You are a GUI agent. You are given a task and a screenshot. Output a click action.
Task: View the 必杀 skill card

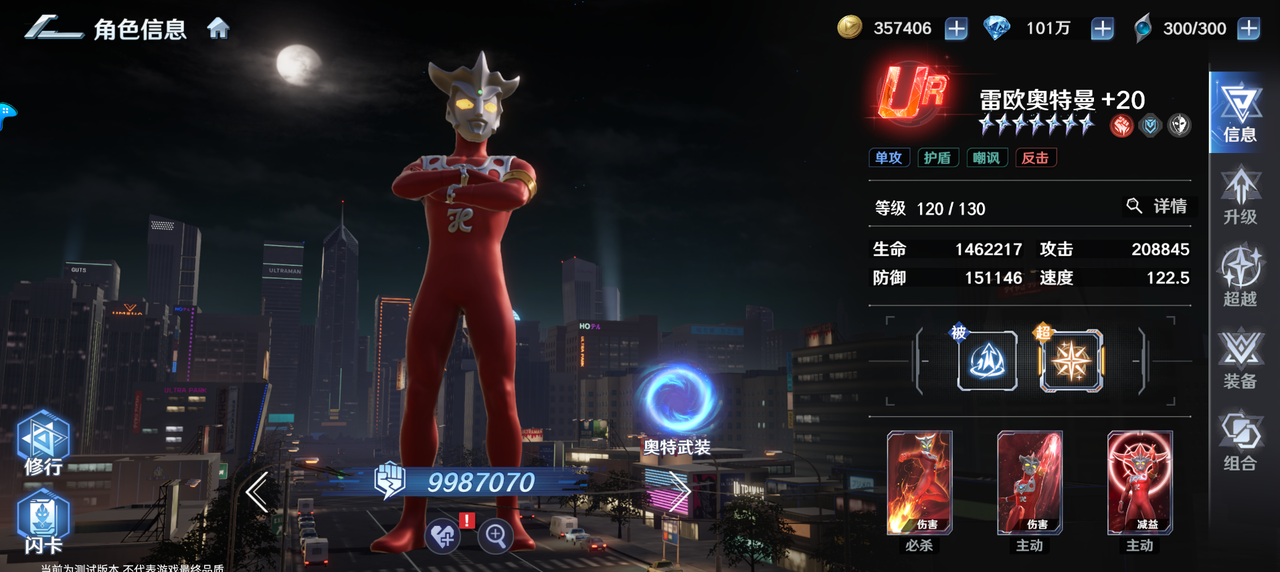coord(919,483)
